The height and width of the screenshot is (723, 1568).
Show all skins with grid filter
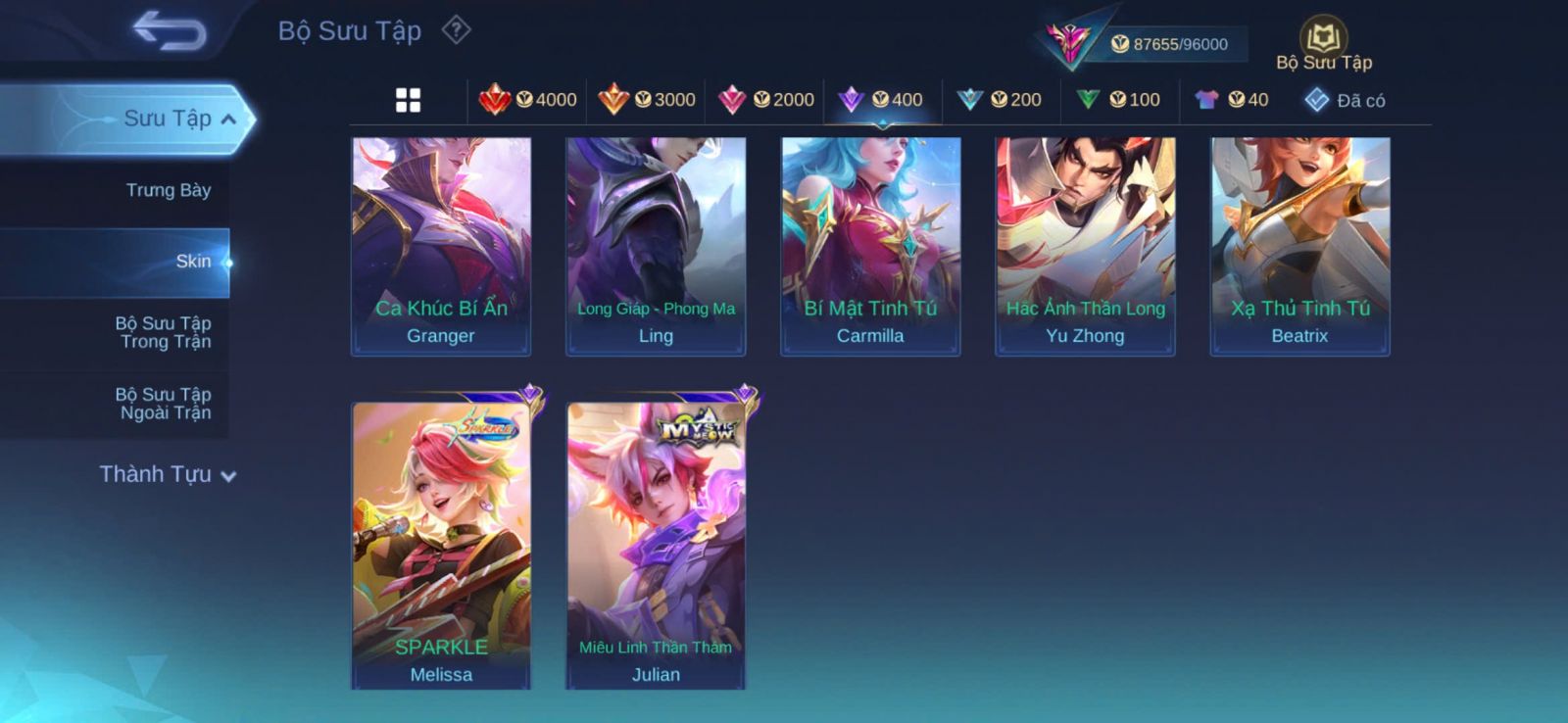[x=408, y=100]
